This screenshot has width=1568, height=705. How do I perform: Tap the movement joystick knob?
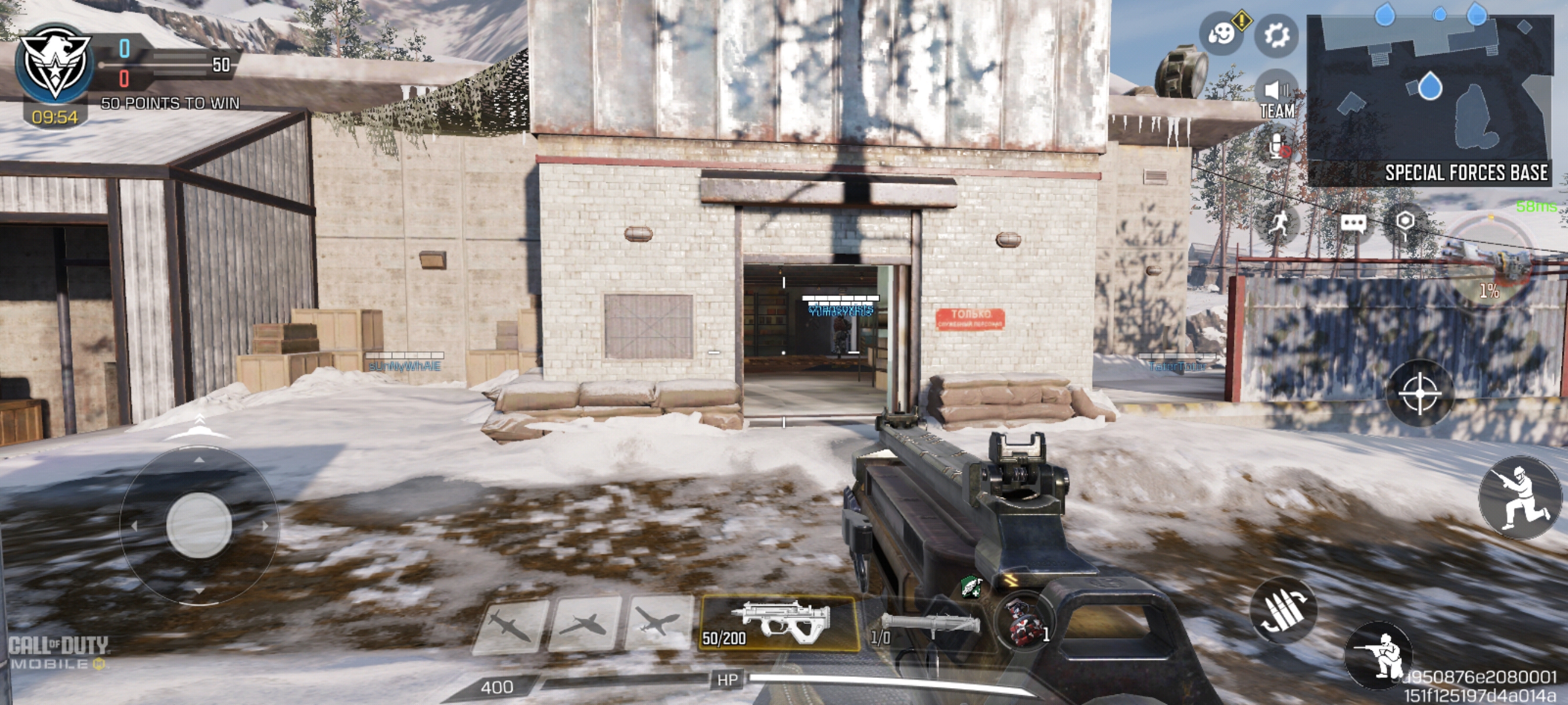[x=199, y=525]
